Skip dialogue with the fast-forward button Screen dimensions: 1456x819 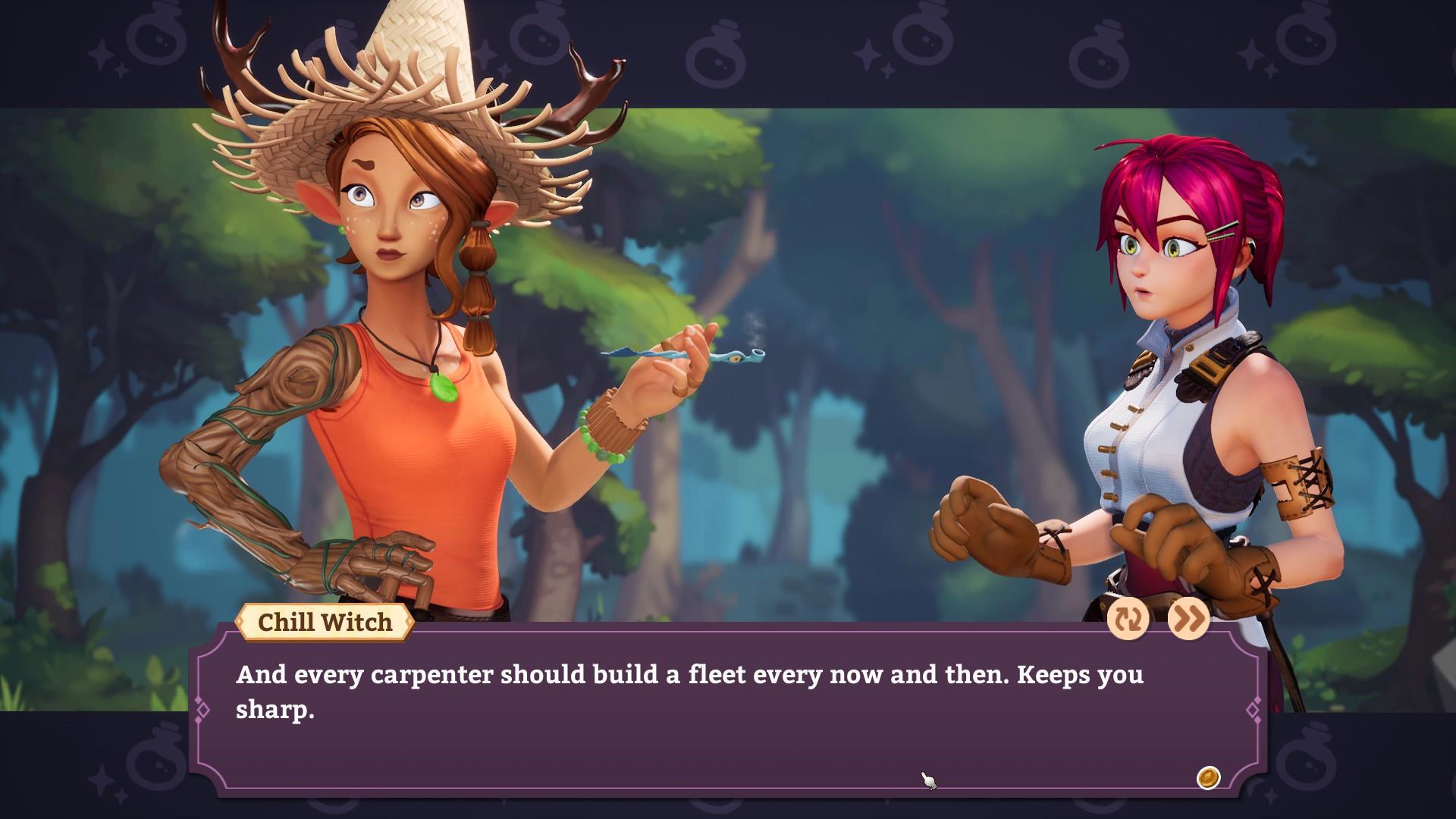click(1188, 620)
